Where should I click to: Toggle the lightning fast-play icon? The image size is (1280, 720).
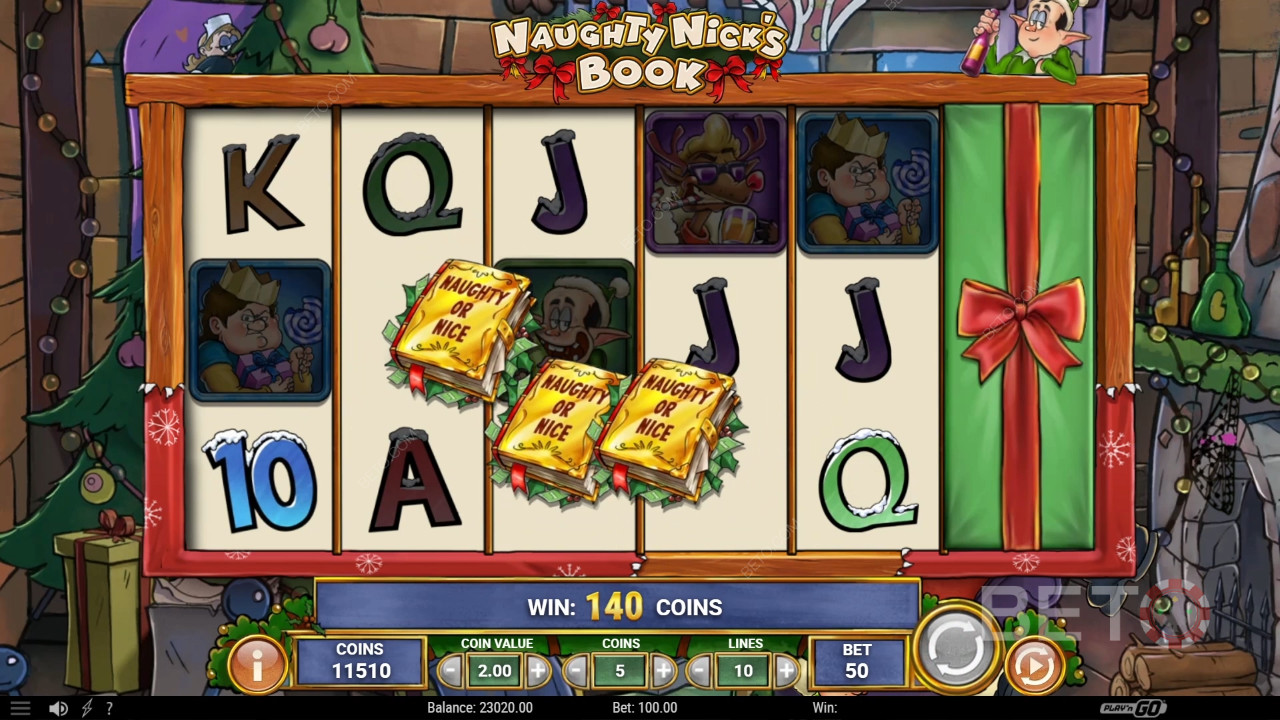(x=87, y=708)
